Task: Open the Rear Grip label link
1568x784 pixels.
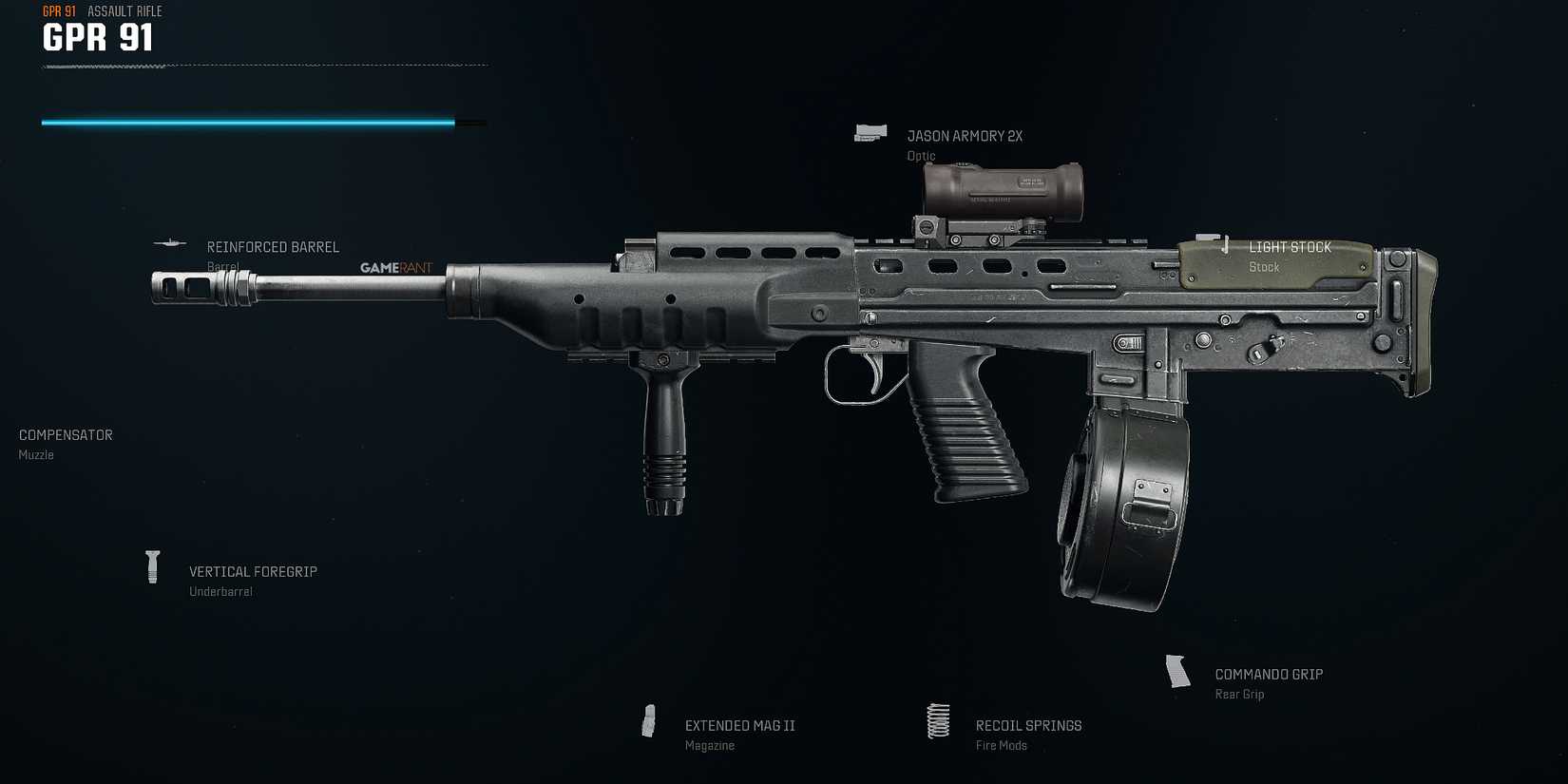Action: click(1239, 694)
